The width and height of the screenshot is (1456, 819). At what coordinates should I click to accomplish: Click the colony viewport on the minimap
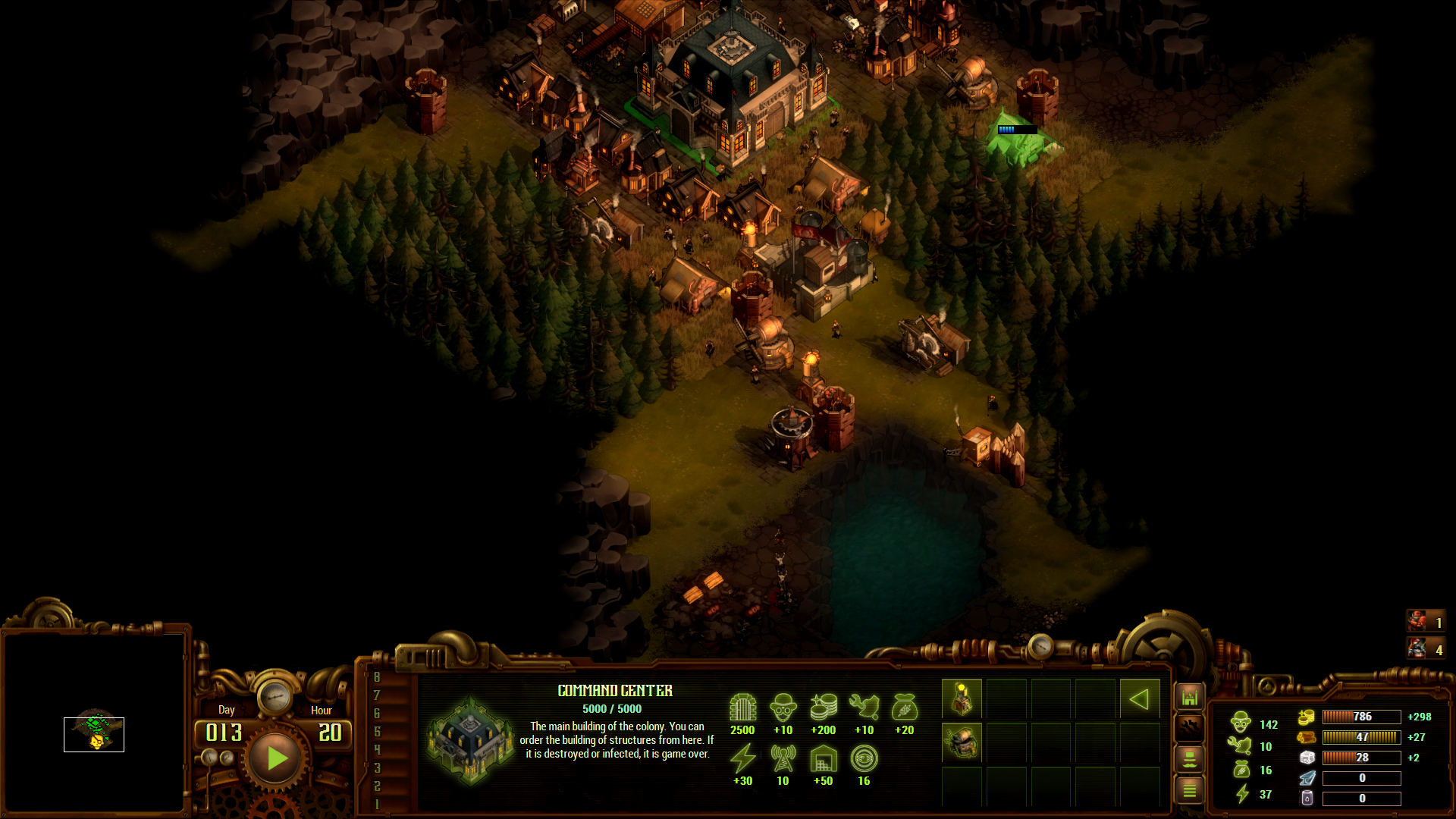click(x=93, y=734)
